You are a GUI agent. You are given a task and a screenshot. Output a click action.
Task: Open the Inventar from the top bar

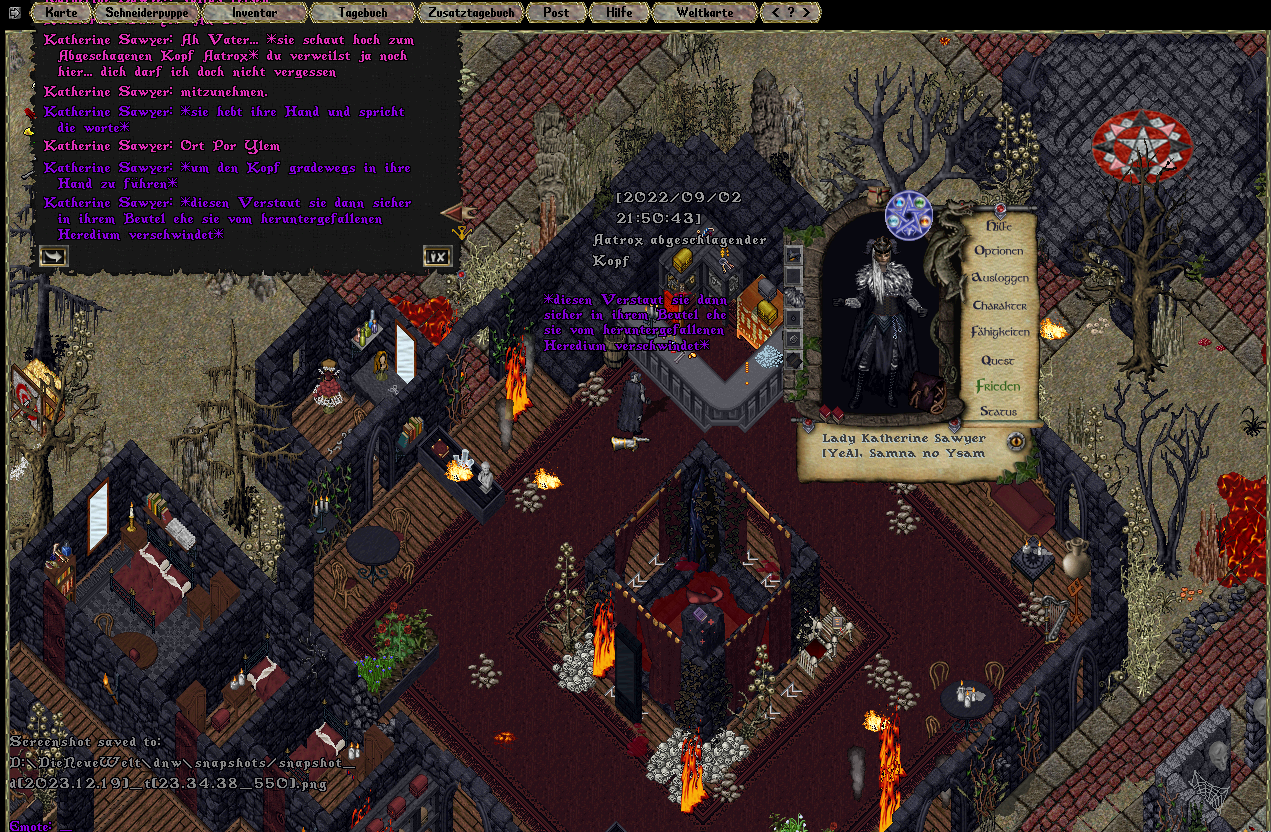254,13
